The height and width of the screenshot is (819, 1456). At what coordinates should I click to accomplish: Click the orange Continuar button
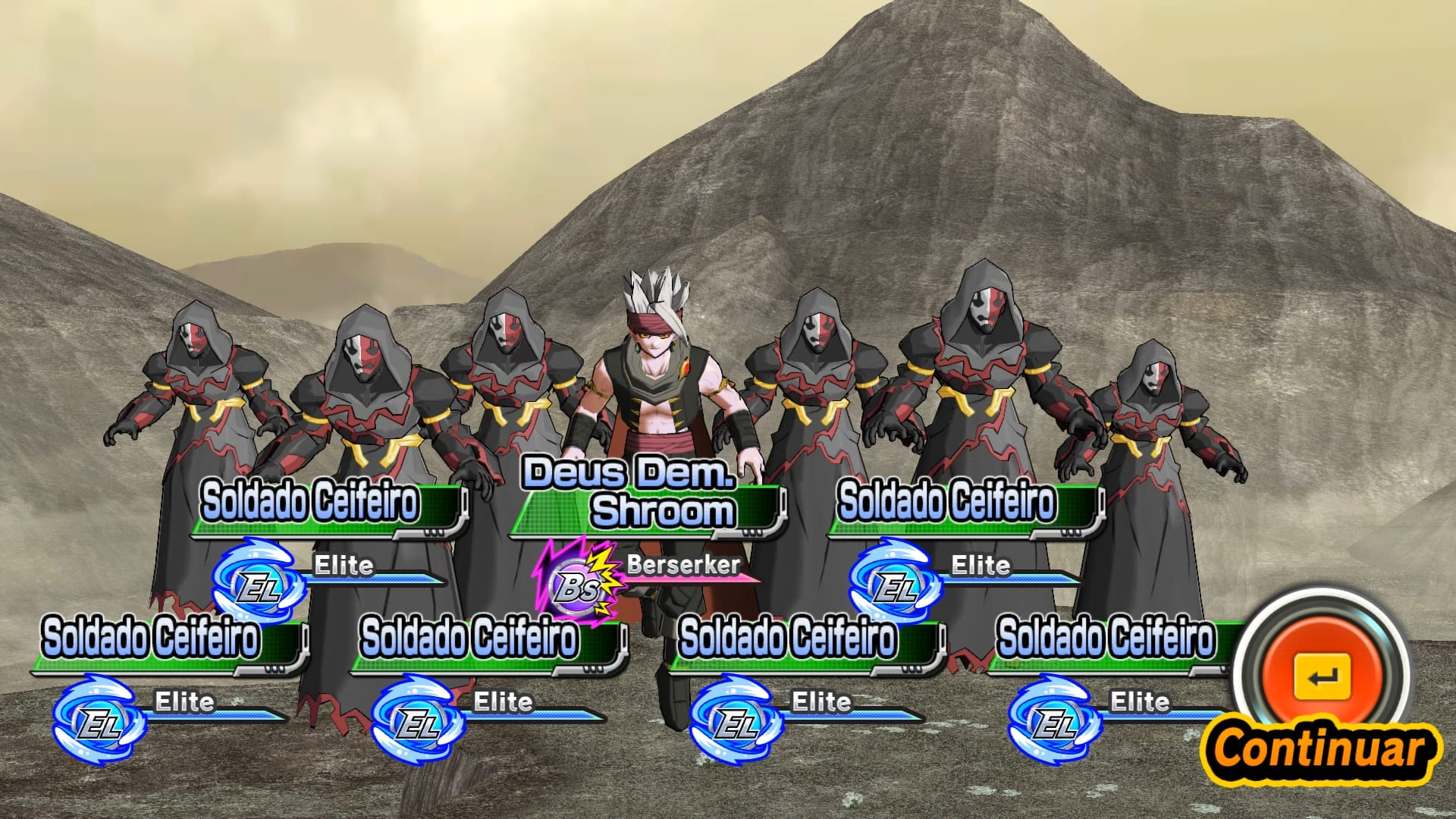[1322, 677]
